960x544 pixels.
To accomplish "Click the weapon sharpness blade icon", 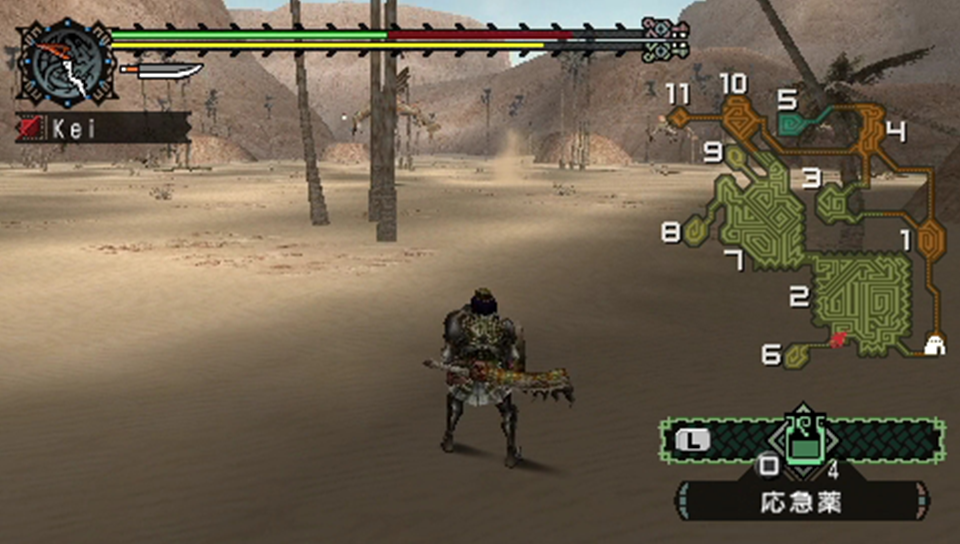I will (161, 70).
